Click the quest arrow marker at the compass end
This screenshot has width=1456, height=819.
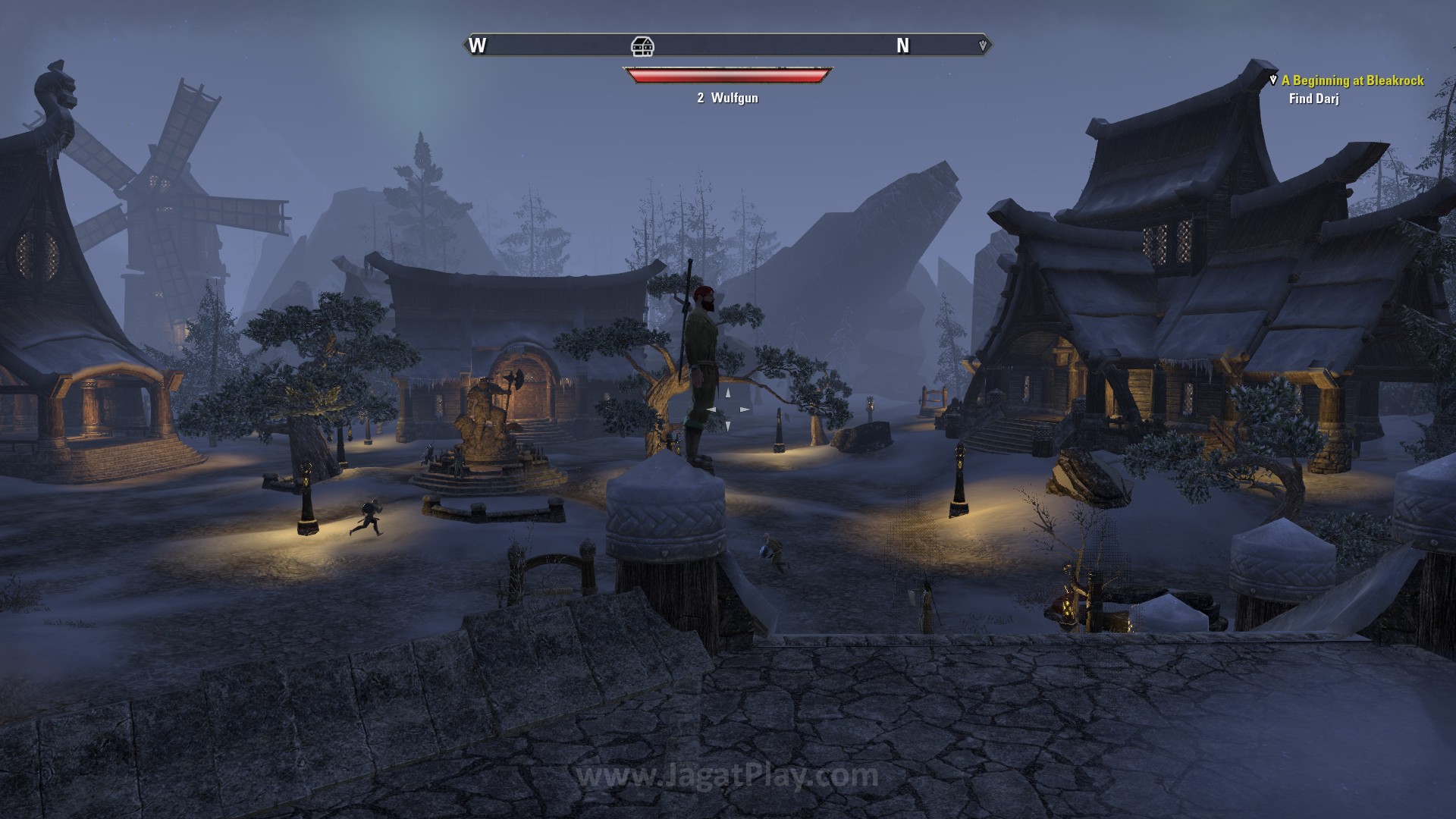click(983, 45)
